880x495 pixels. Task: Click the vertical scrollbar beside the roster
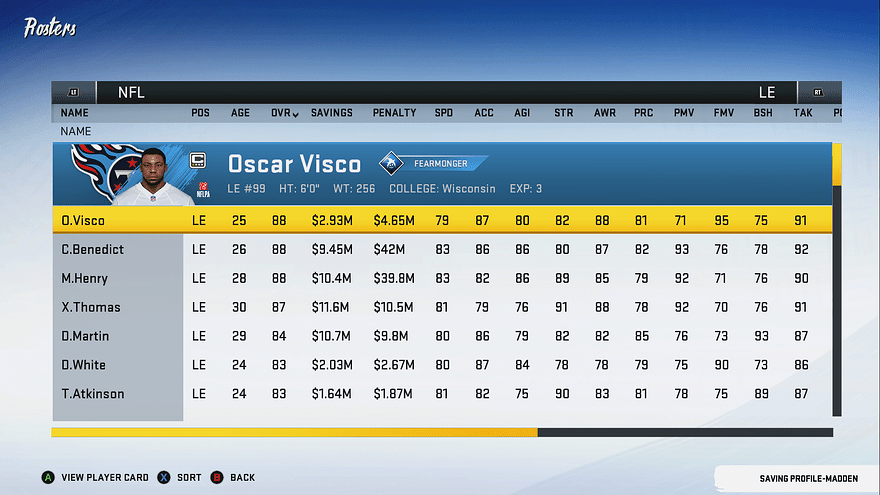click(837, 280)
